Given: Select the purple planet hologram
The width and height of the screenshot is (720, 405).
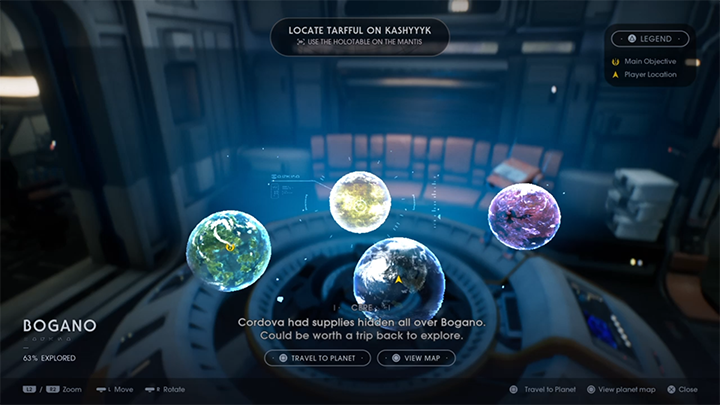Looking at the screenshot, I should 524,216.
